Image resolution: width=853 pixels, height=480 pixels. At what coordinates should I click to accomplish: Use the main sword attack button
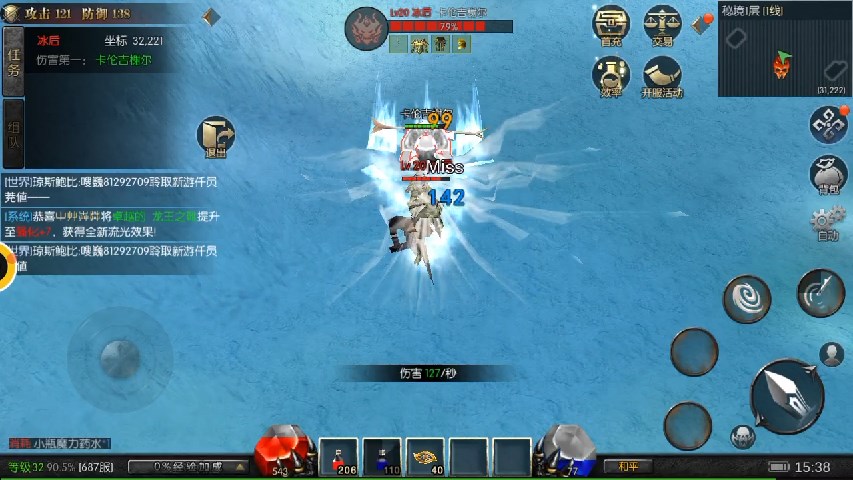[x=787, y=393]
